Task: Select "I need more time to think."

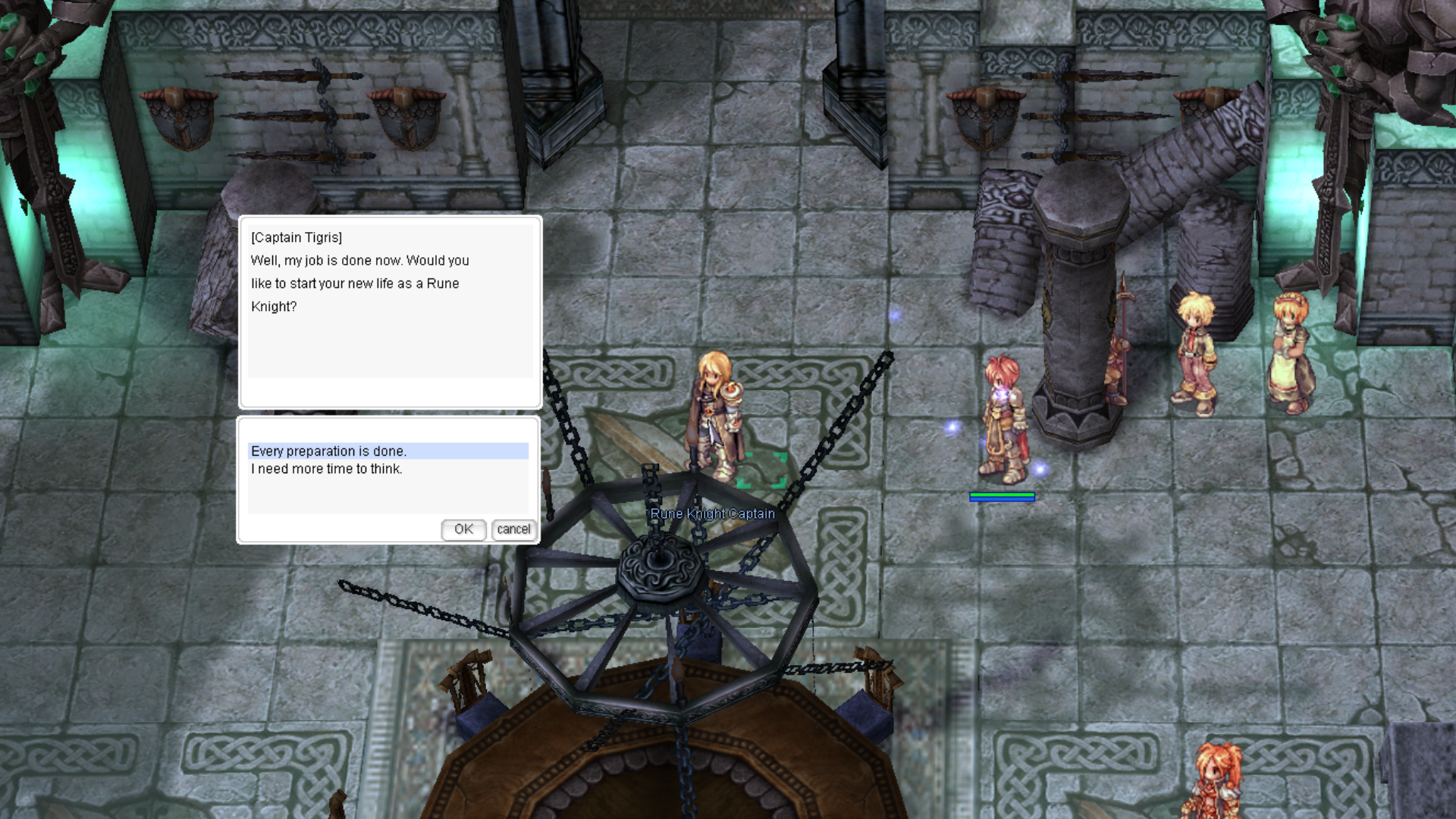Action: [x=327, y=469]
